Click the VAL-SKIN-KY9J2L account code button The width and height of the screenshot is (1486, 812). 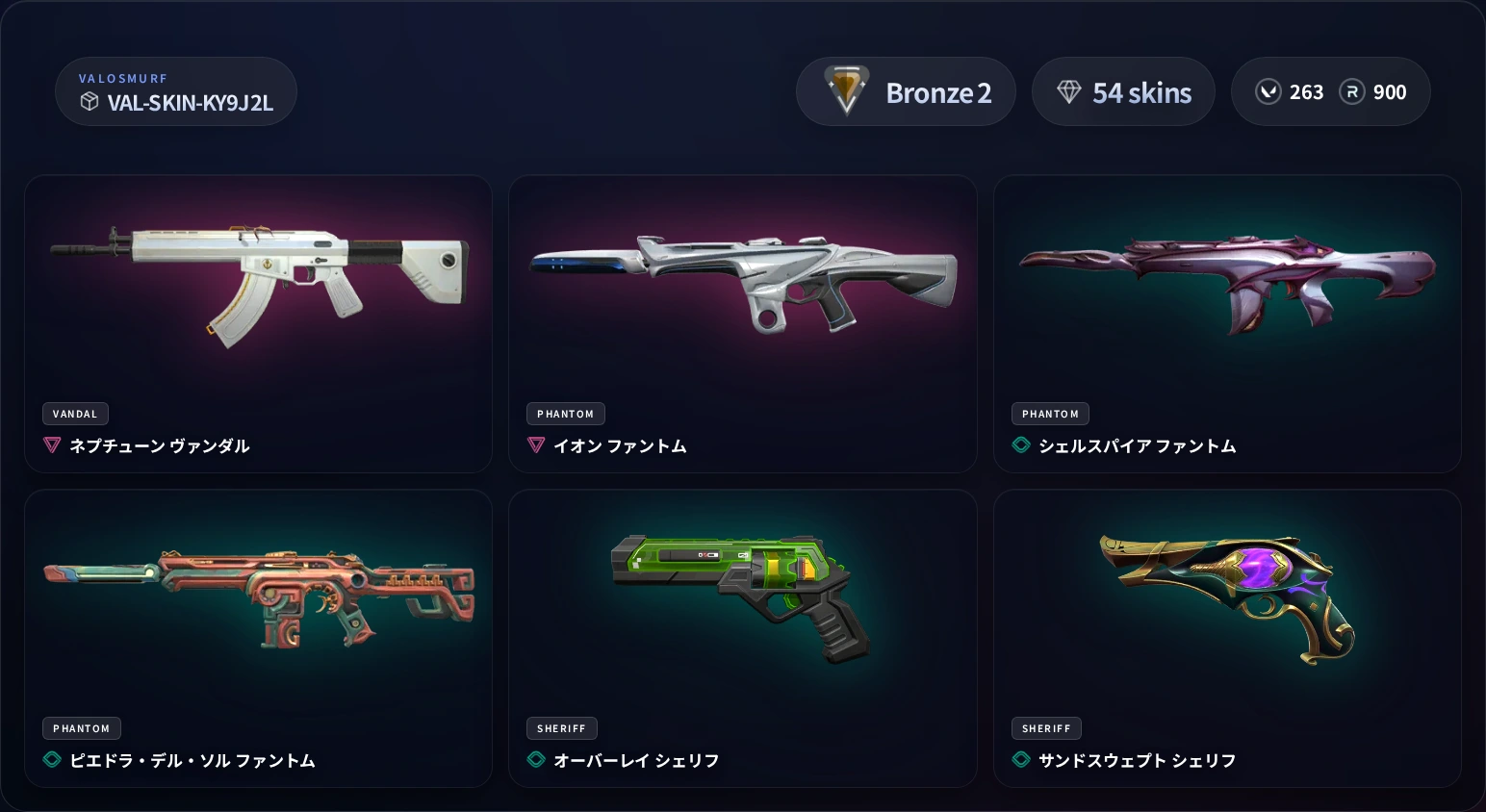click(x=176, y=91)
